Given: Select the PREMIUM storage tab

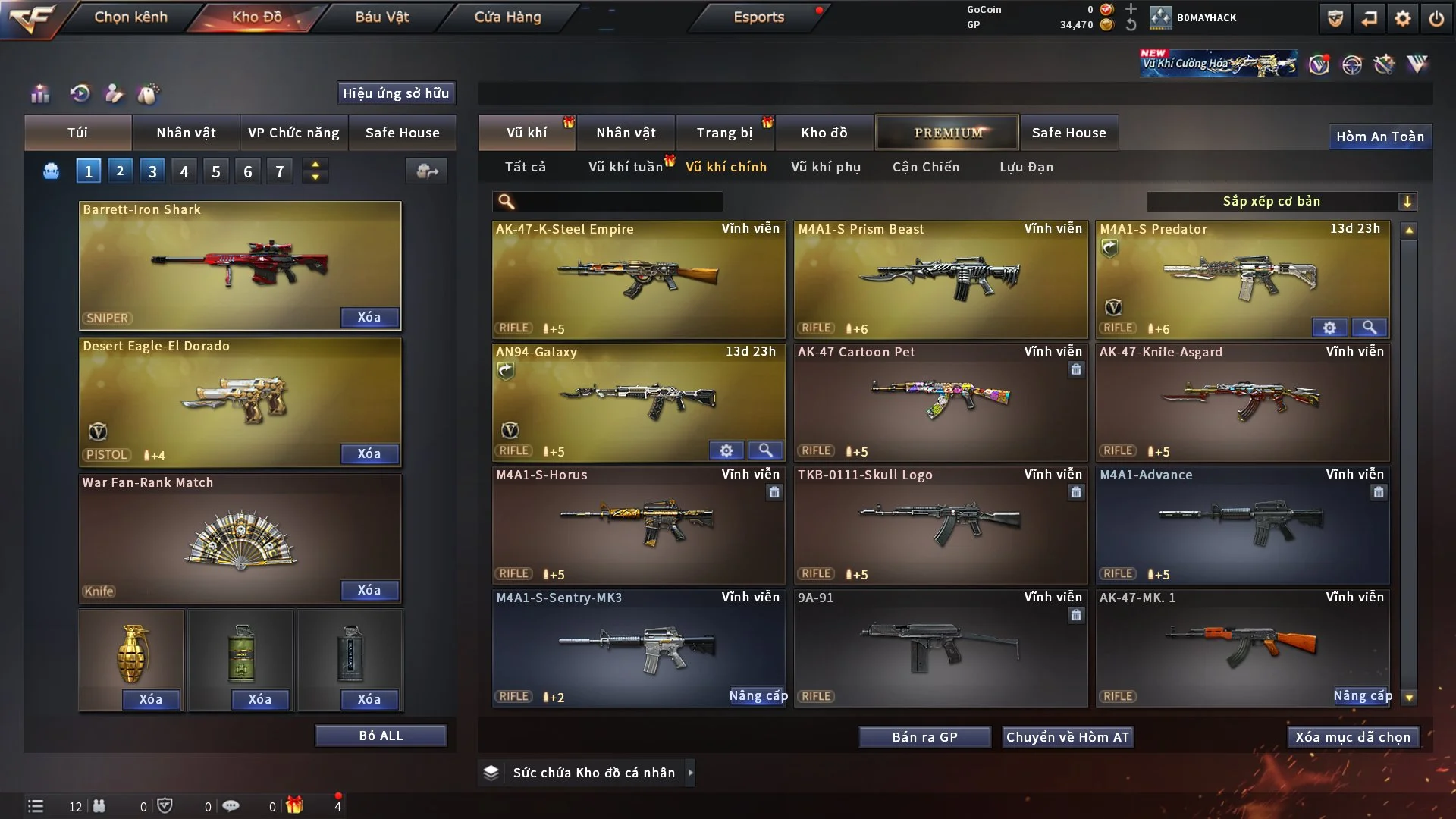Looking at the screenshot, I should coord(947,133).
